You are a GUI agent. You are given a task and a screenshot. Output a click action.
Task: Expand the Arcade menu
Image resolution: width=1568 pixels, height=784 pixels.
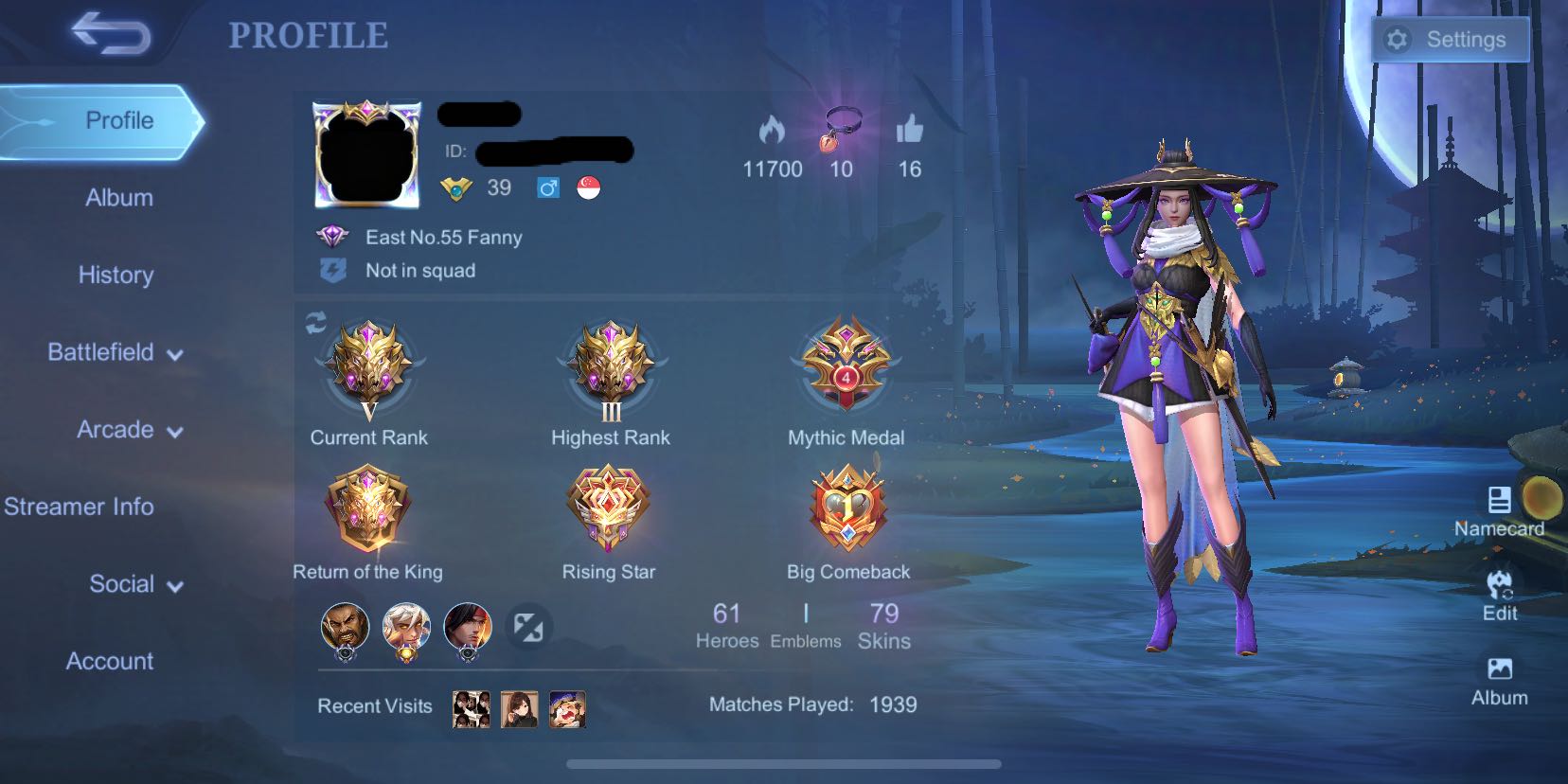[x=124, y=430]
